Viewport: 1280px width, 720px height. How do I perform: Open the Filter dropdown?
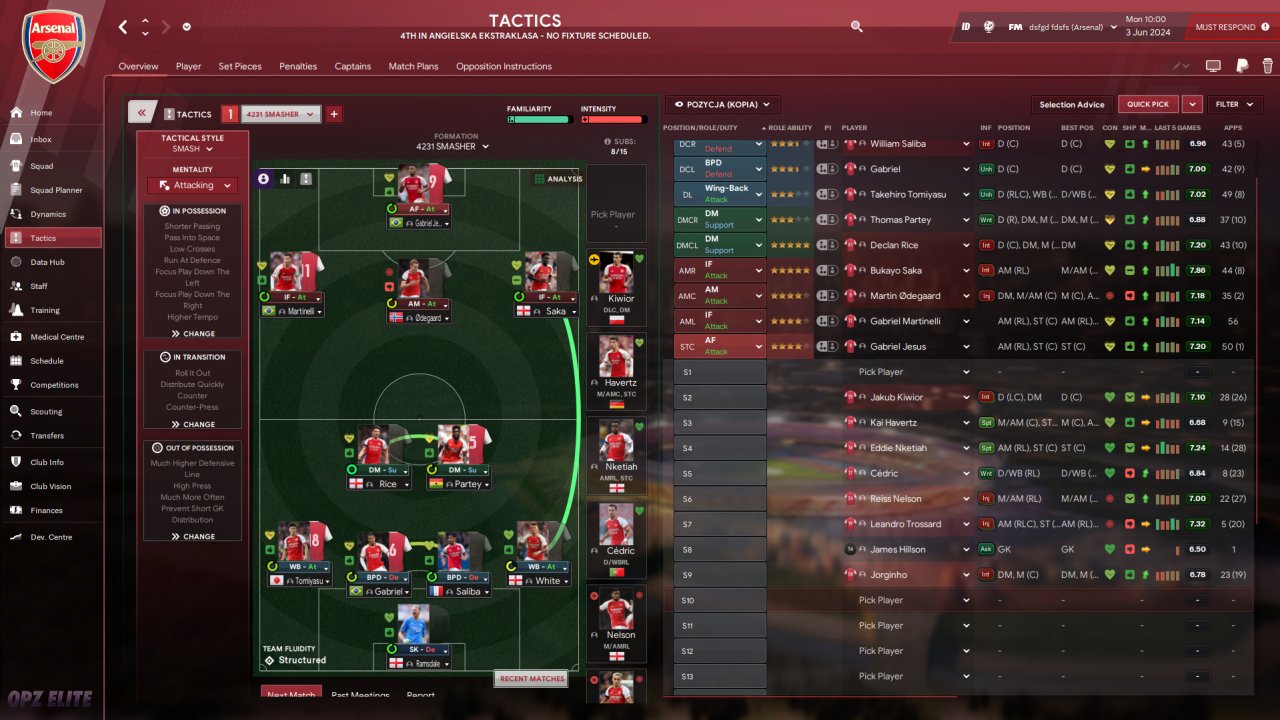1235,104
